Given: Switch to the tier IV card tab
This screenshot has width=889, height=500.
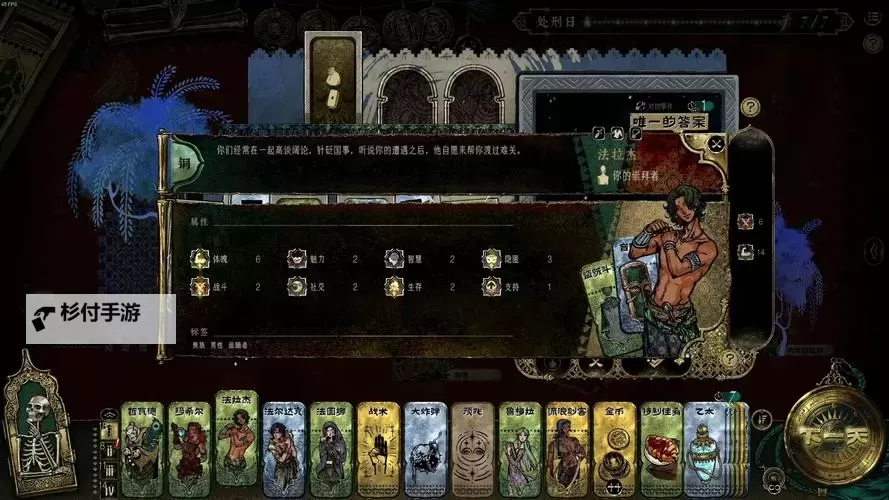Looking at the screenshot, I should pyautogui.click(x=109, y=486).
